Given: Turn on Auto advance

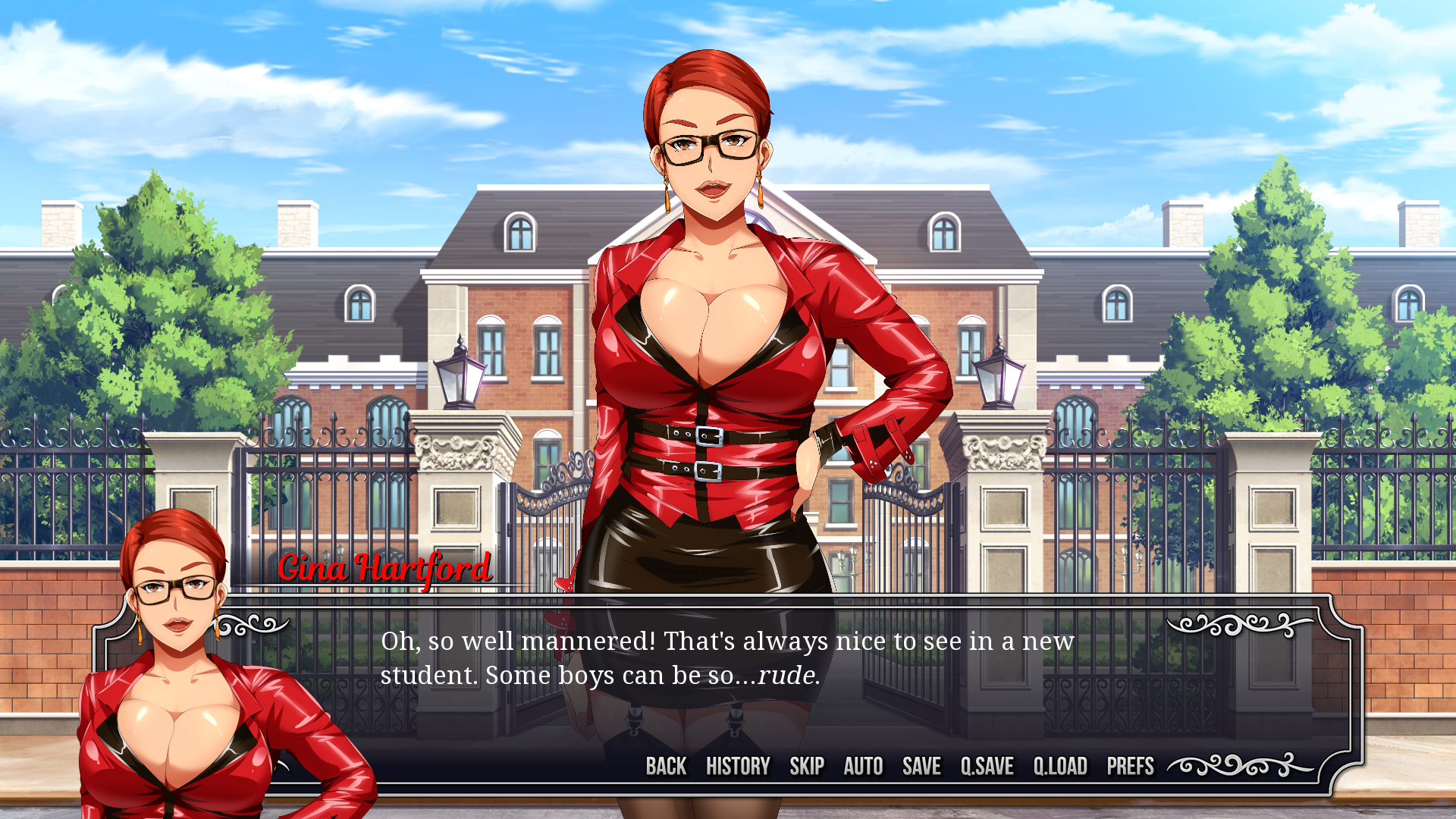Looking at the screenshot, I should [x=863, y=766].
